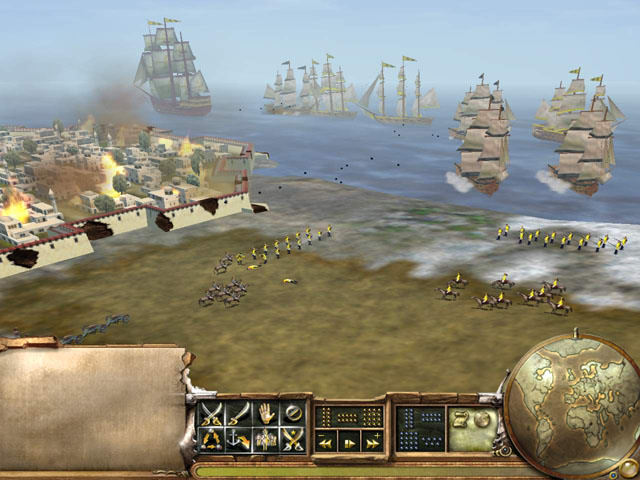This screenshot has width=640, height=480.
Task: Choose the group of soldiers icon
Action: pos(265,439)
